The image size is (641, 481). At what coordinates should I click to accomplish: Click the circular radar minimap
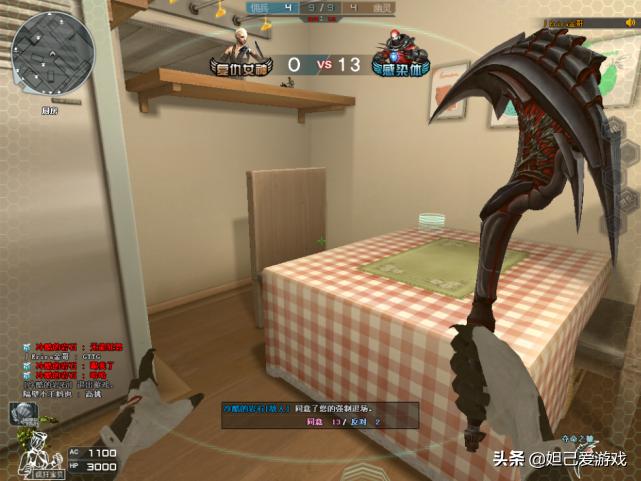click(55, 50)
